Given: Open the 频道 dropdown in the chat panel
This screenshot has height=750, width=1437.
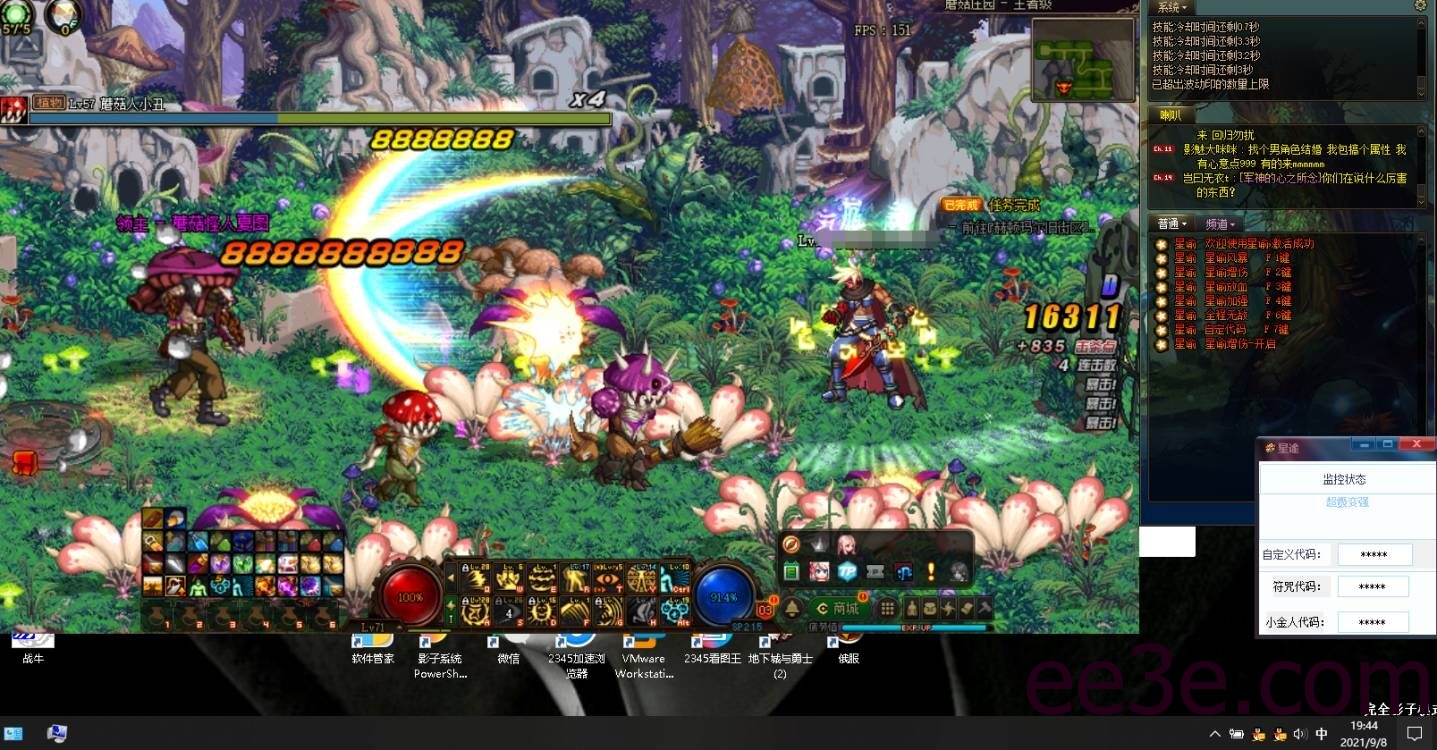Looking at the screenshot, I should (x=1219, y=223).
